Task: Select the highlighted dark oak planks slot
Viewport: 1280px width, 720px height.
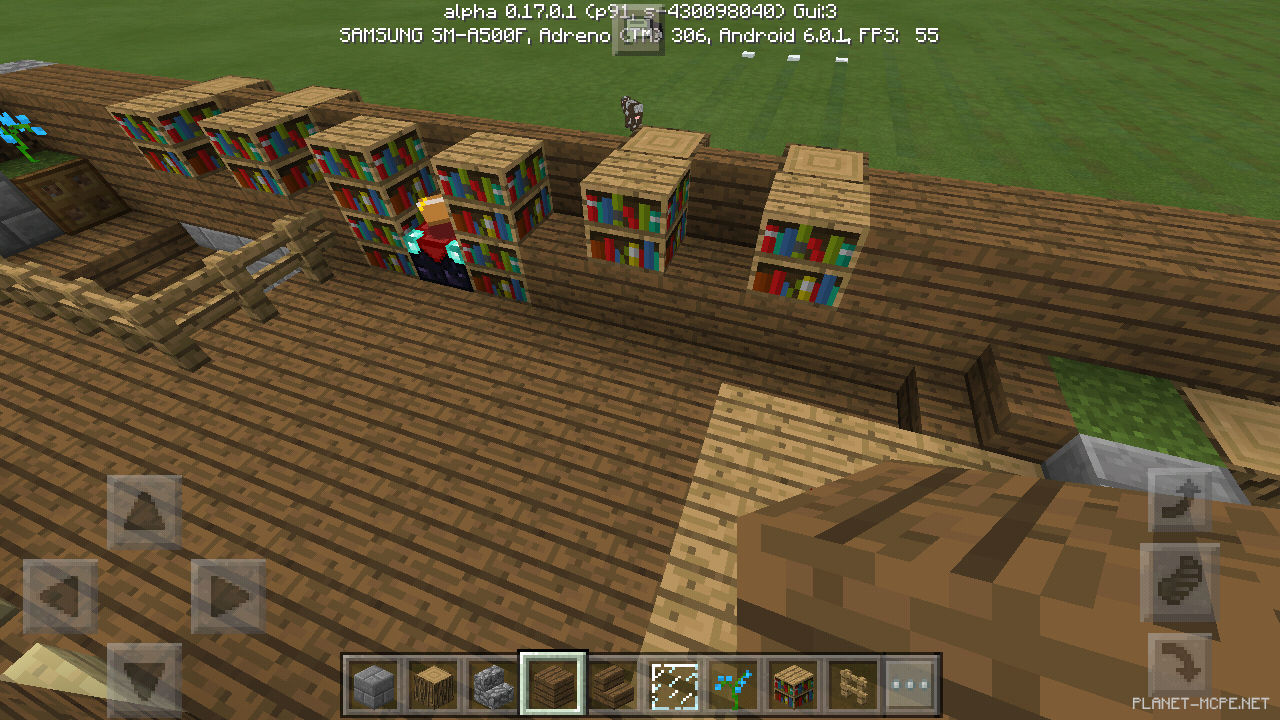Action: (x=551, y=683)
